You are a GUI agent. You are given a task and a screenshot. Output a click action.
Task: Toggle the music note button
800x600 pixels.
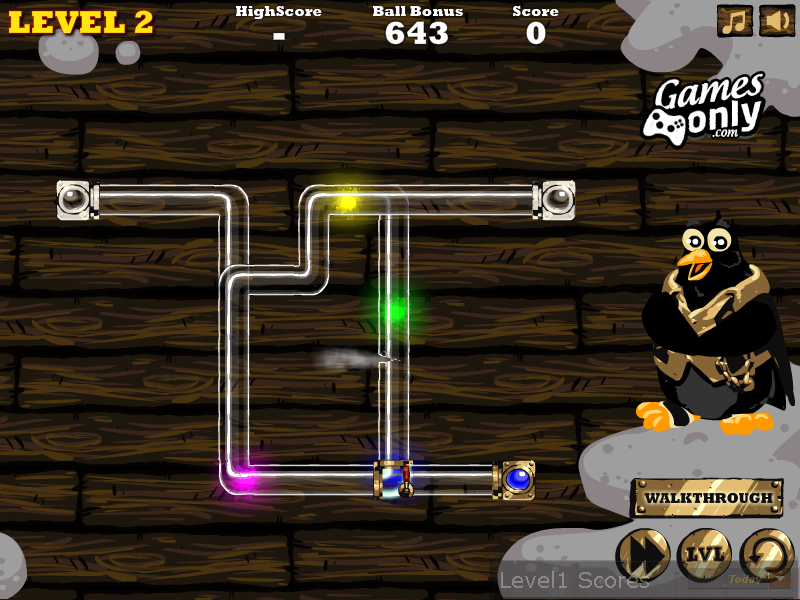pos(735,21)
